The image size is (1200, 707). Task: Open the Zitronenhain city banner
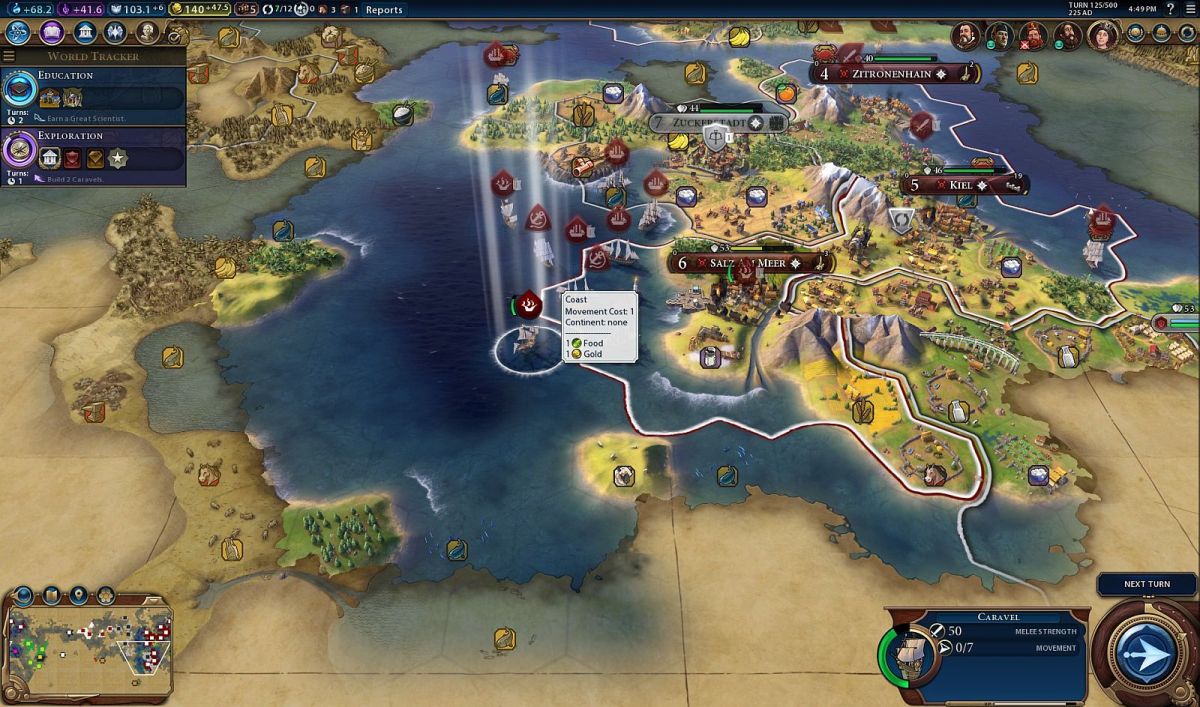point(897,73)
